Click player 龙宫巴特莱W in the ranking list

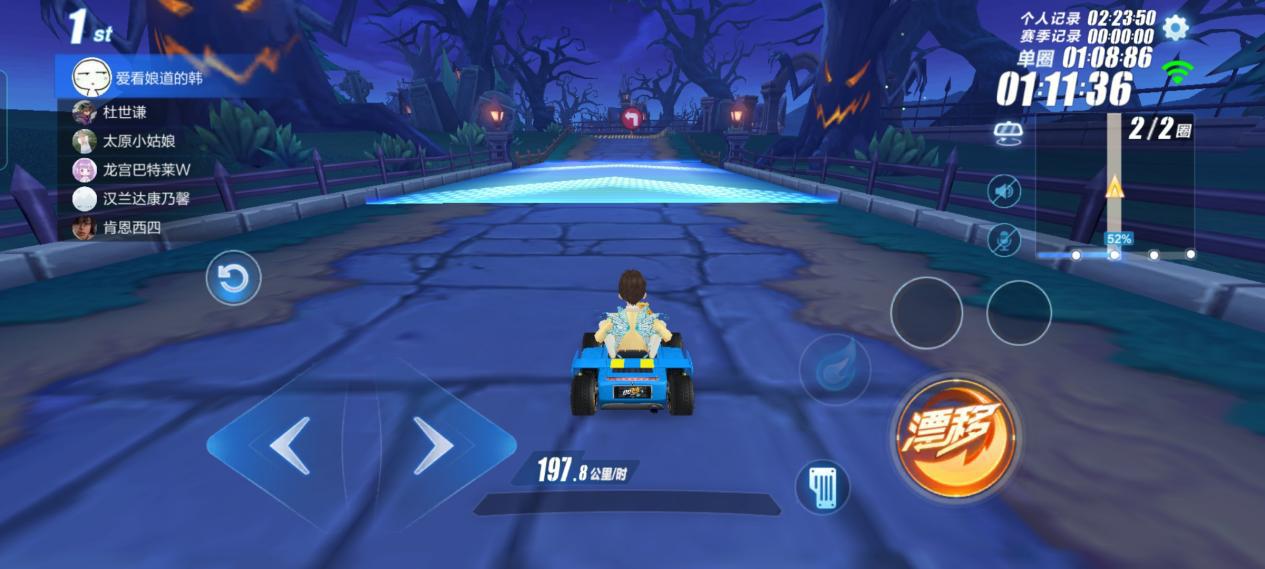(x=145, y=170)
